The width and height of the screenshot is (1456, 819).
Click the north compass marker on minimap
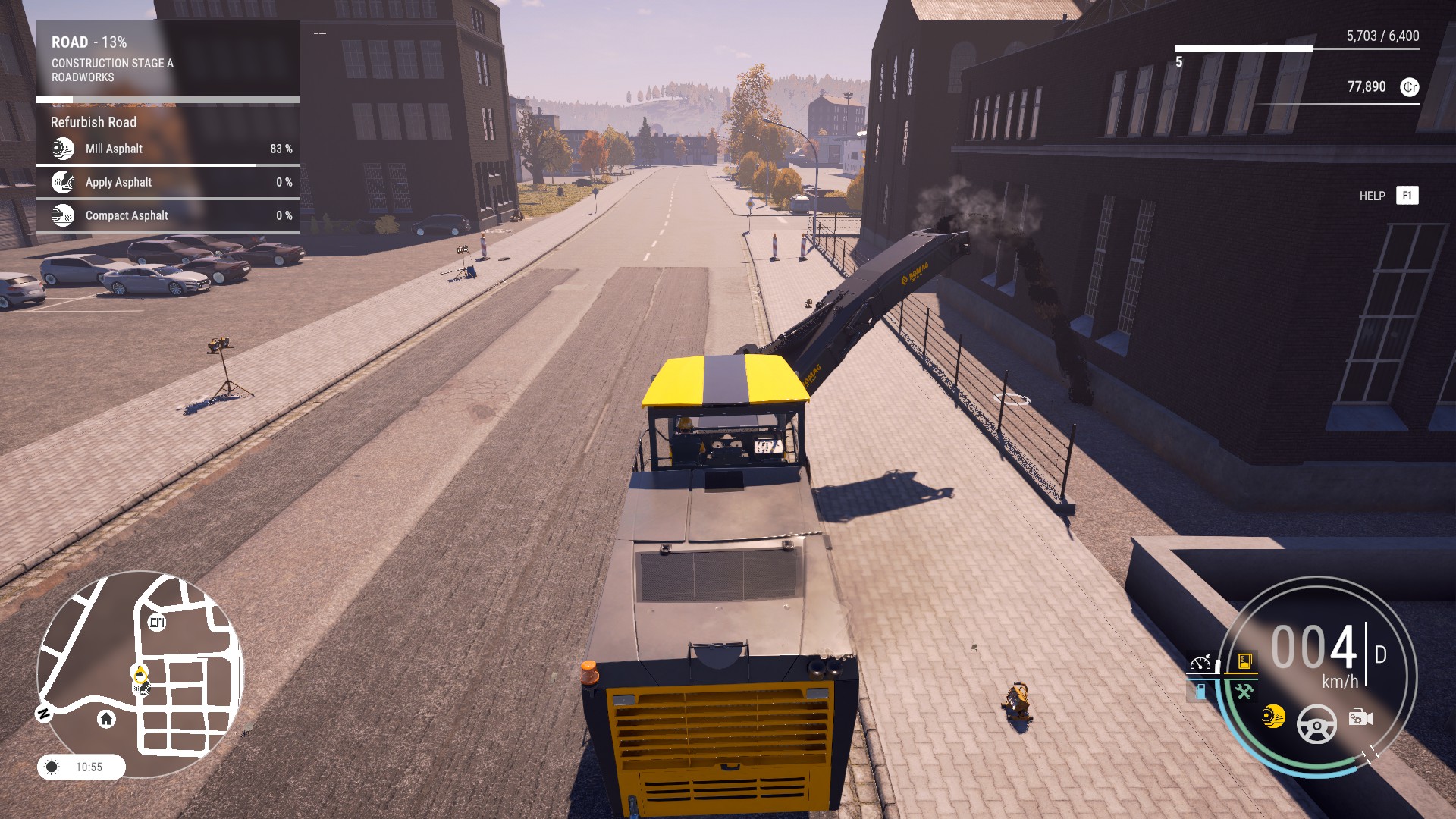pyautogui.click(x=44, y=713)
